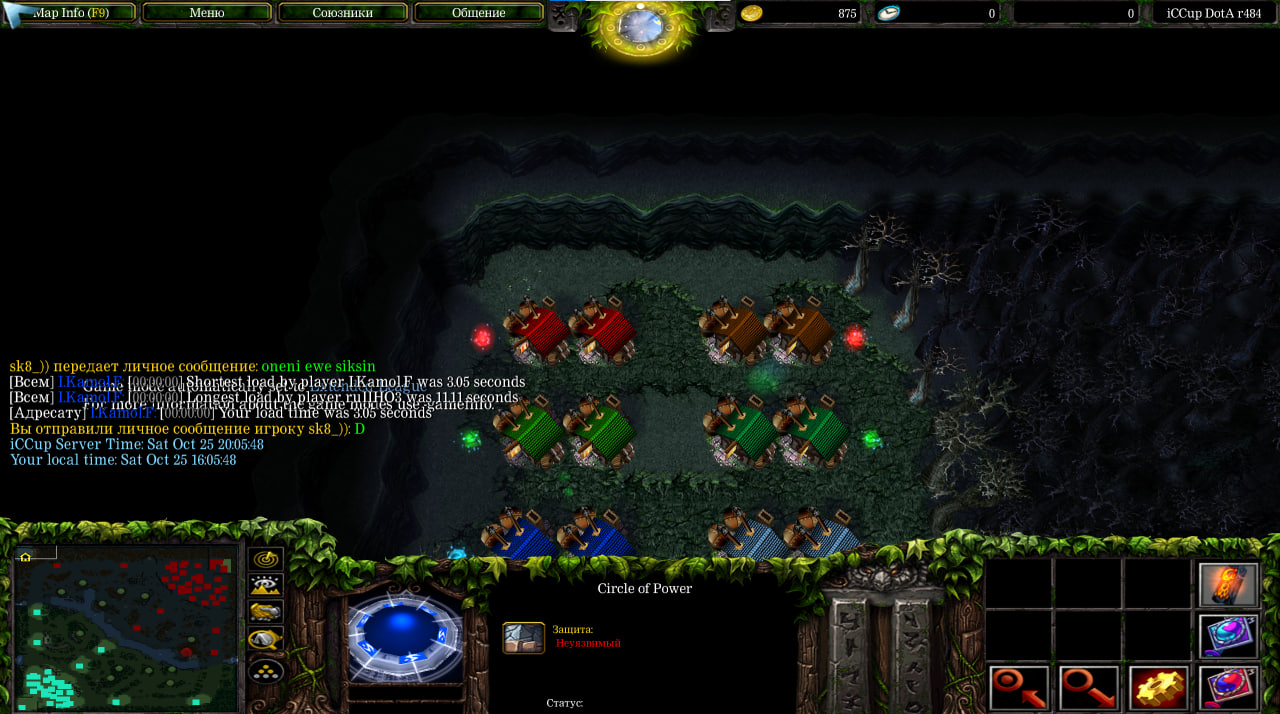This screenshot has width=1280, height=714.
Task: Click the red circle outward-arrow command
Action: point(1088,688)
